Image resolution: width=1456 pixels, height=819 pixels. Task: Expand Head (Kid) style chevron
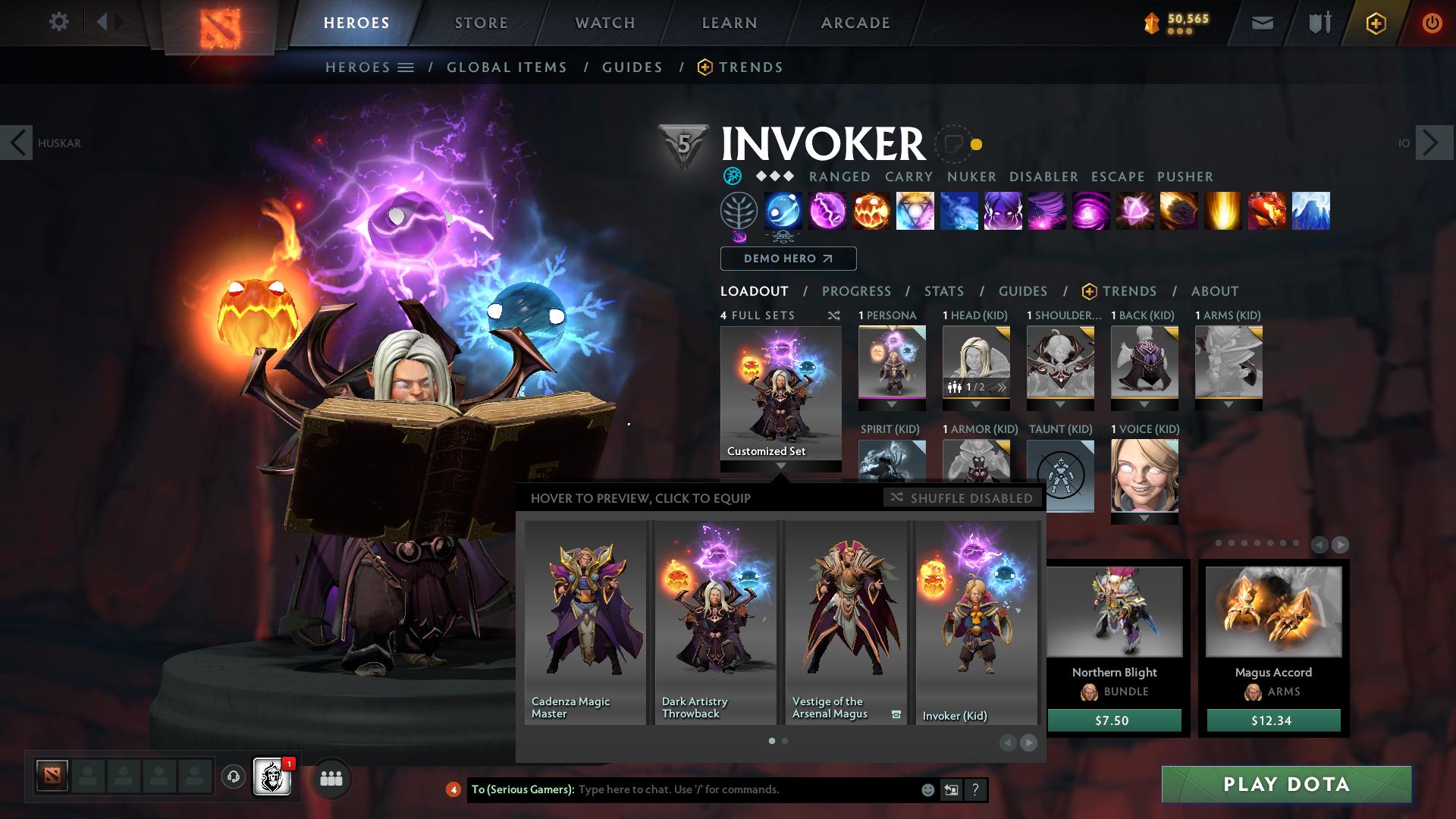tap(1003, 386)
